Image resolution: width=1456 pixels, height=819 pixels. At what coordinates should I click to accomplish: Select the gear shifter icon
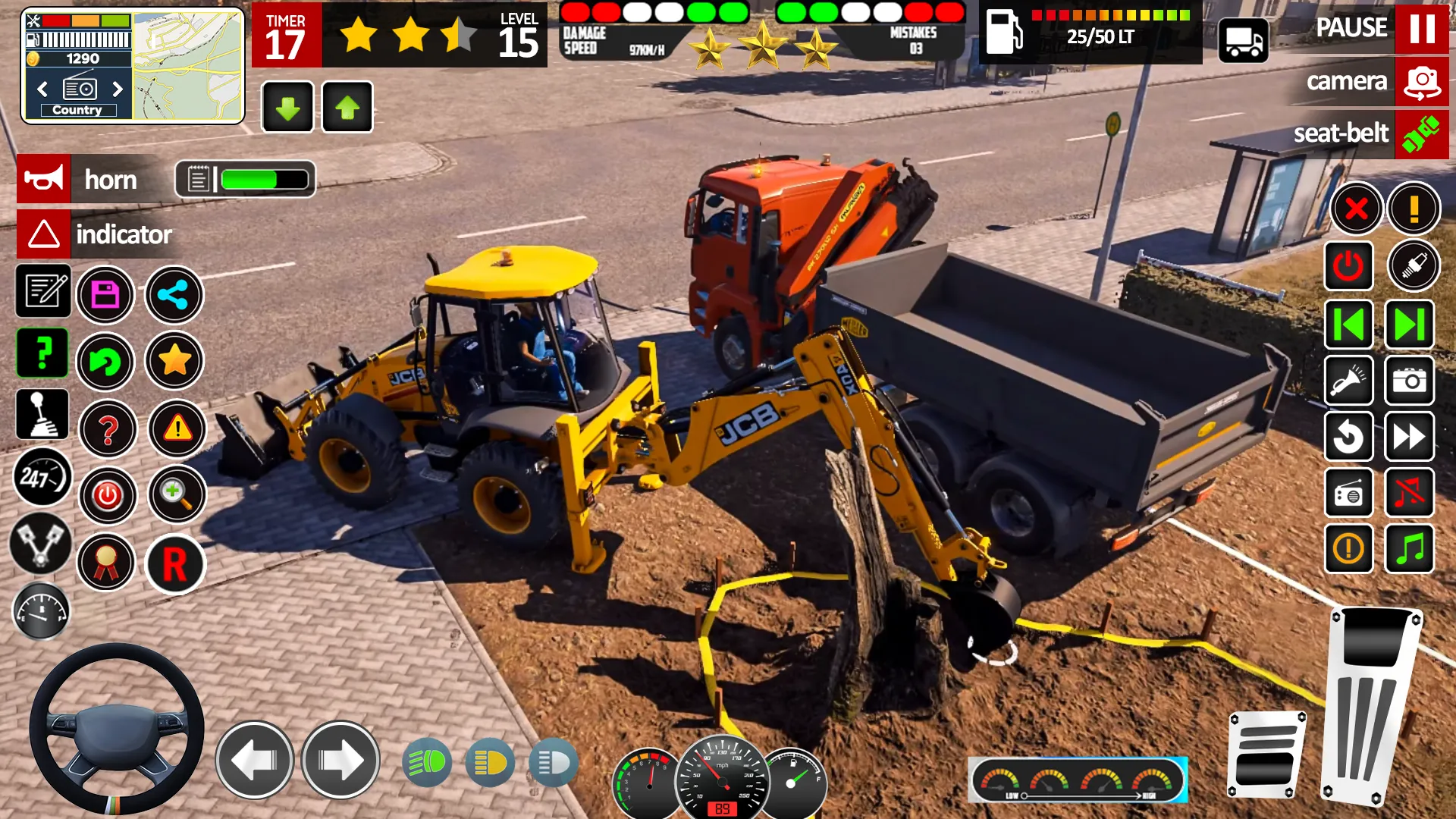(x=43, y=415)
